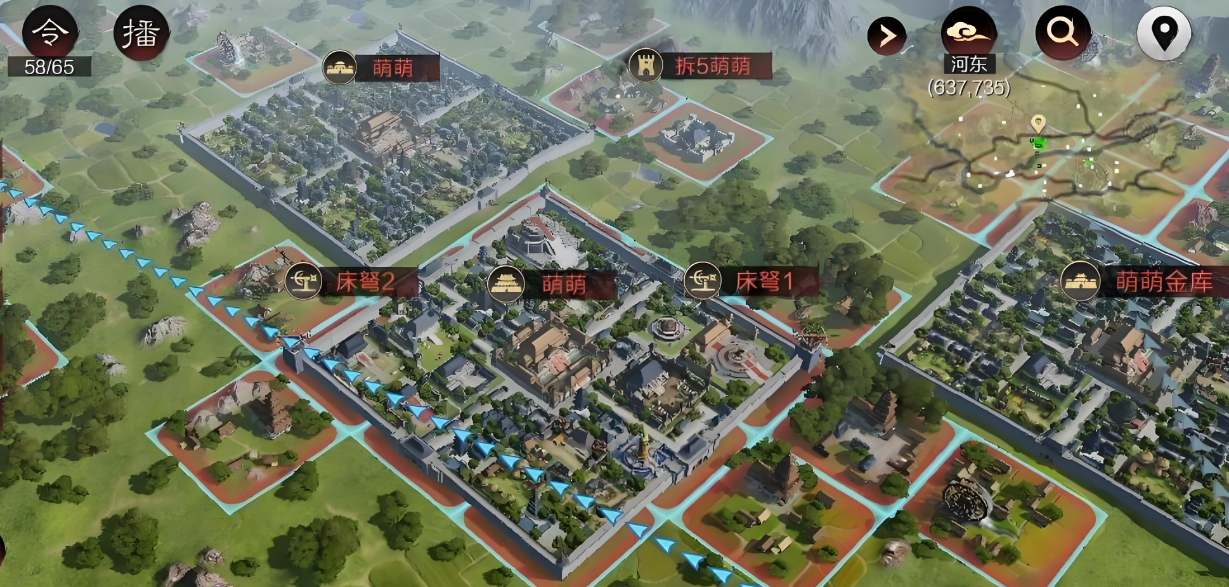Click the location pin button
The height and width of the screenshot is (587, 1229).
click(x=1163, y=34)
